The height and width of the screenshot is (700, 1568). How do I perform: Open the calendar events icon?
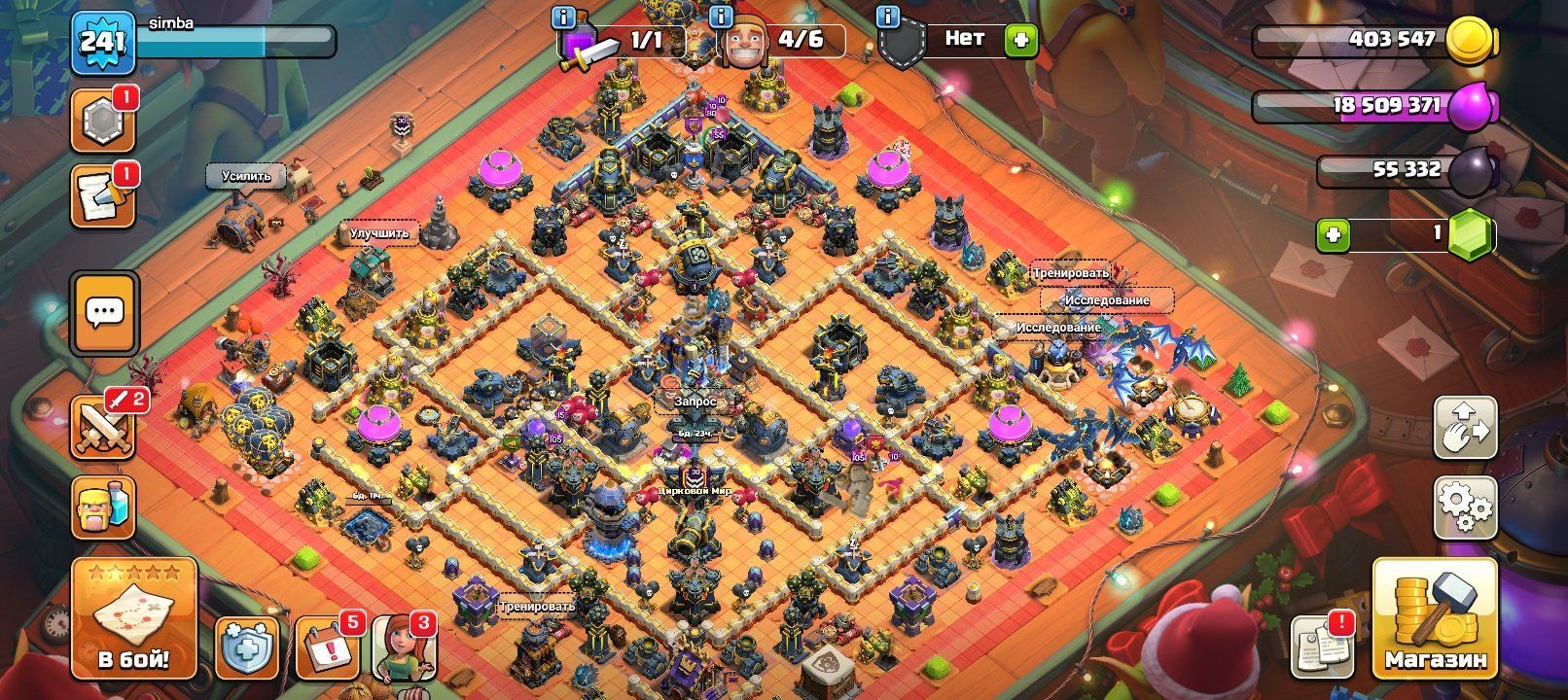[327, 647]
